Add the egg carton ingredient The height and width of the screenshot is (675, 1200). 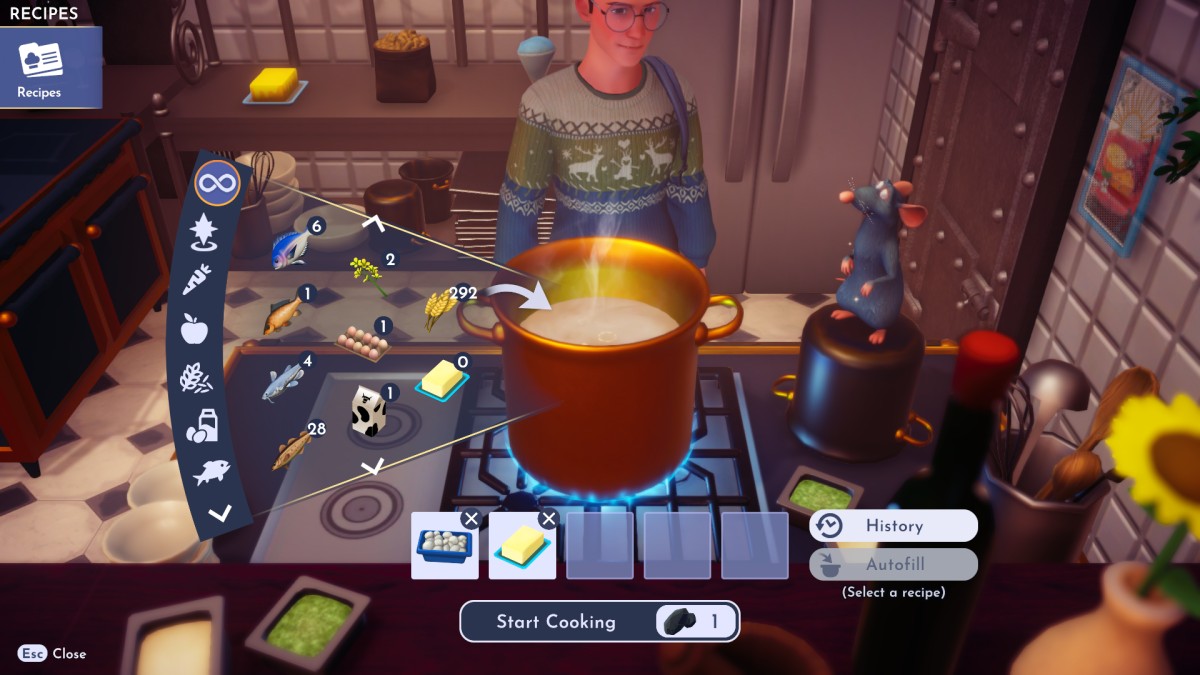point(362,341)
